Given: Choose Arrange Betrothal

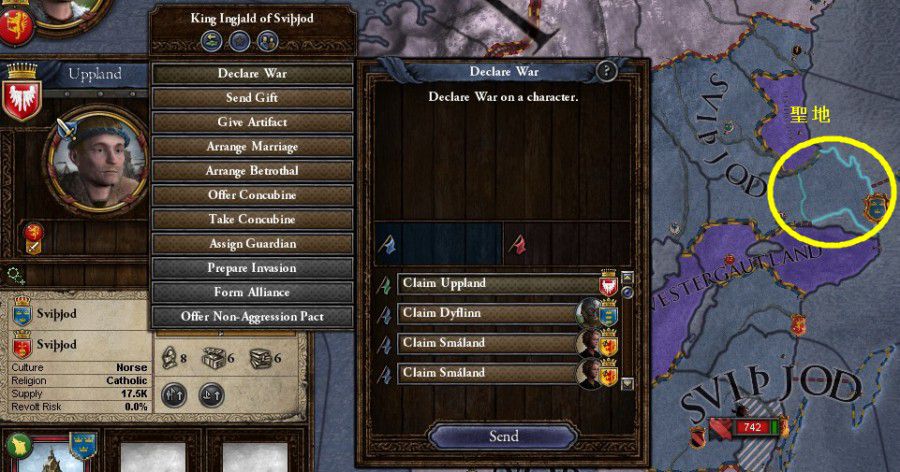Looking at the screenshot, I should (x=252, y=171).
